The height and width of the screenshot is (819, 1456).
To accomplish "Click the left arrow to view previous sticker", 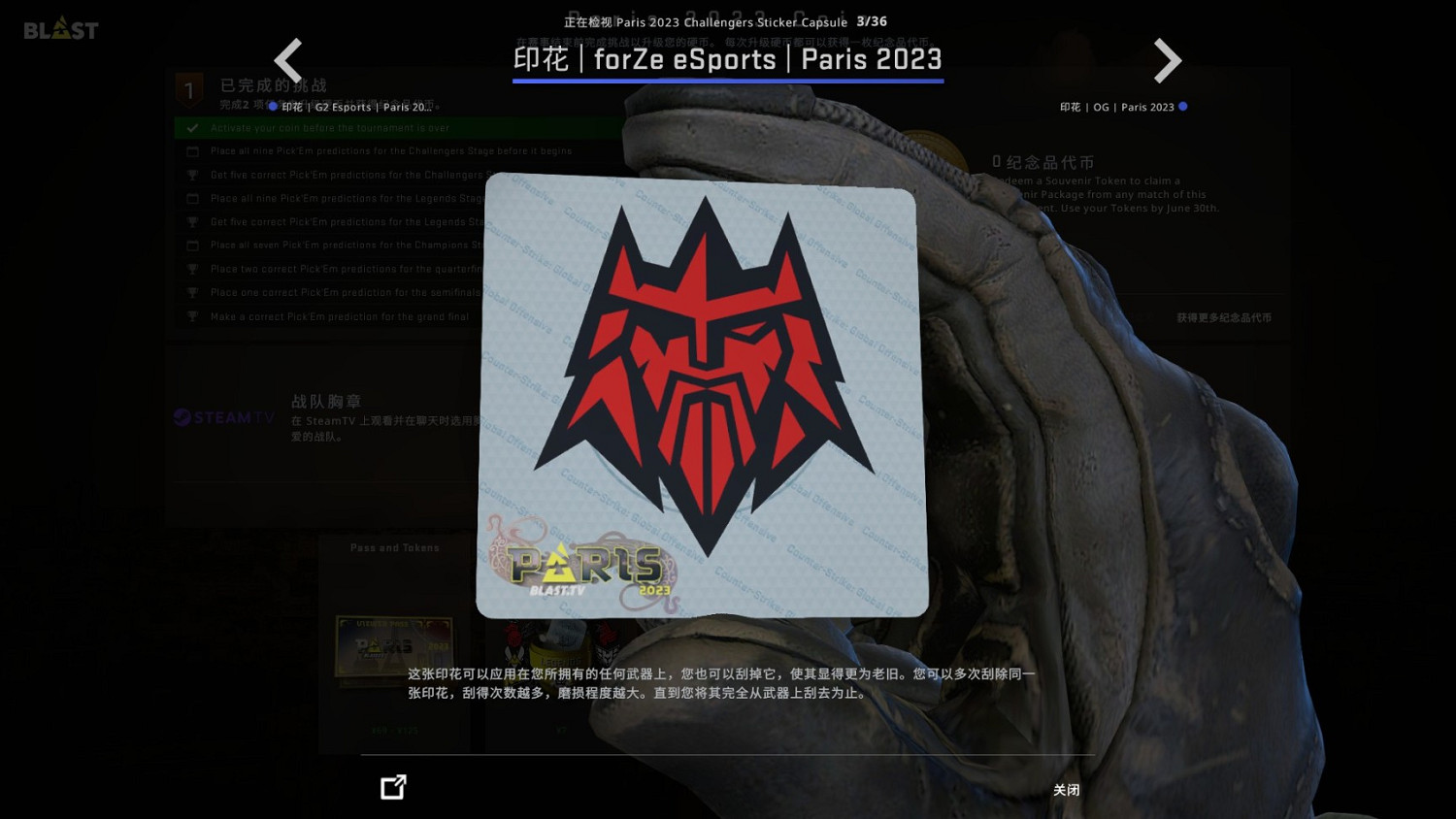I will tap(288, 60).
